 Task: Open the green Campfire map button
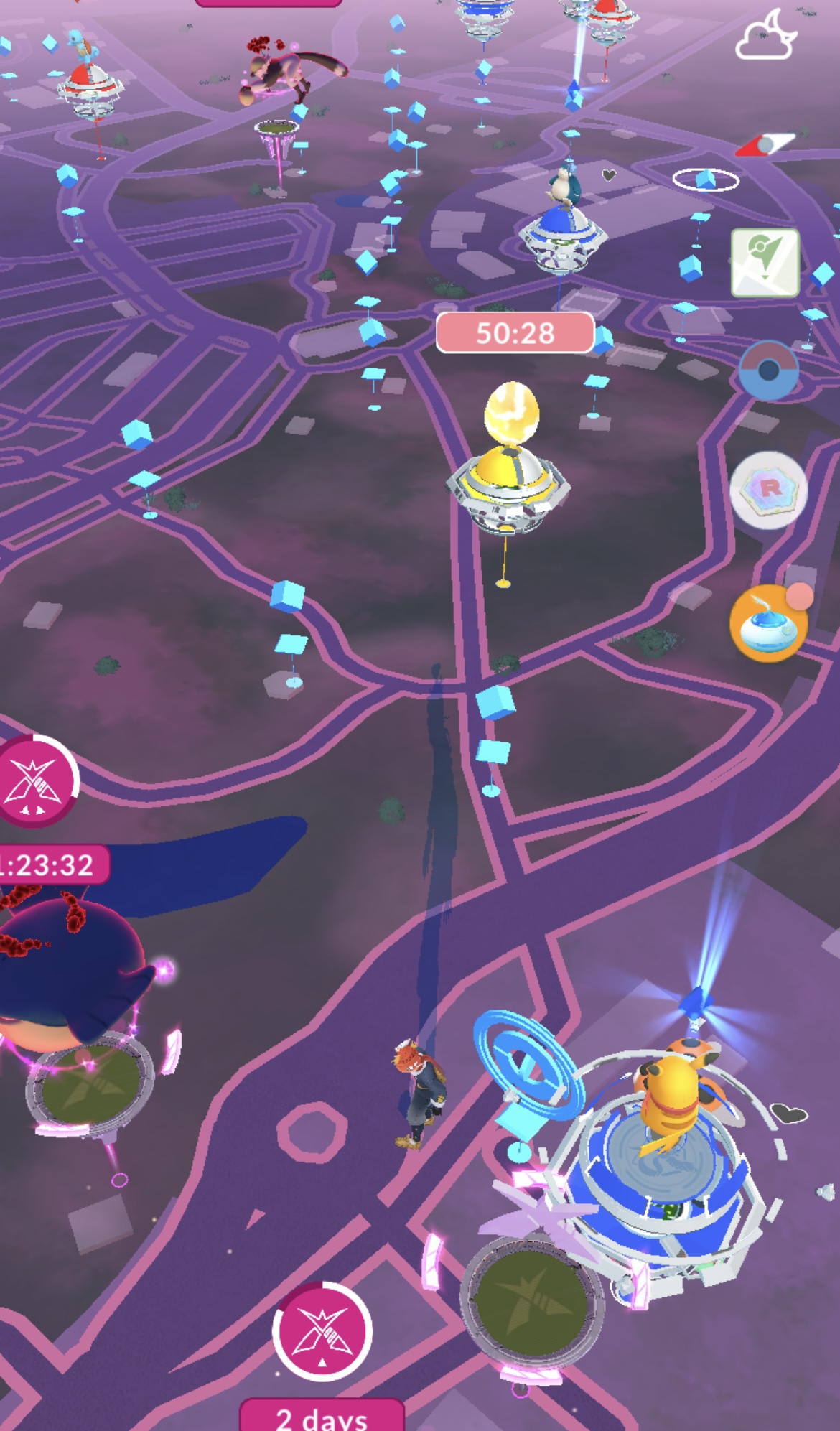pyautogui.click(x=765, y=263)
